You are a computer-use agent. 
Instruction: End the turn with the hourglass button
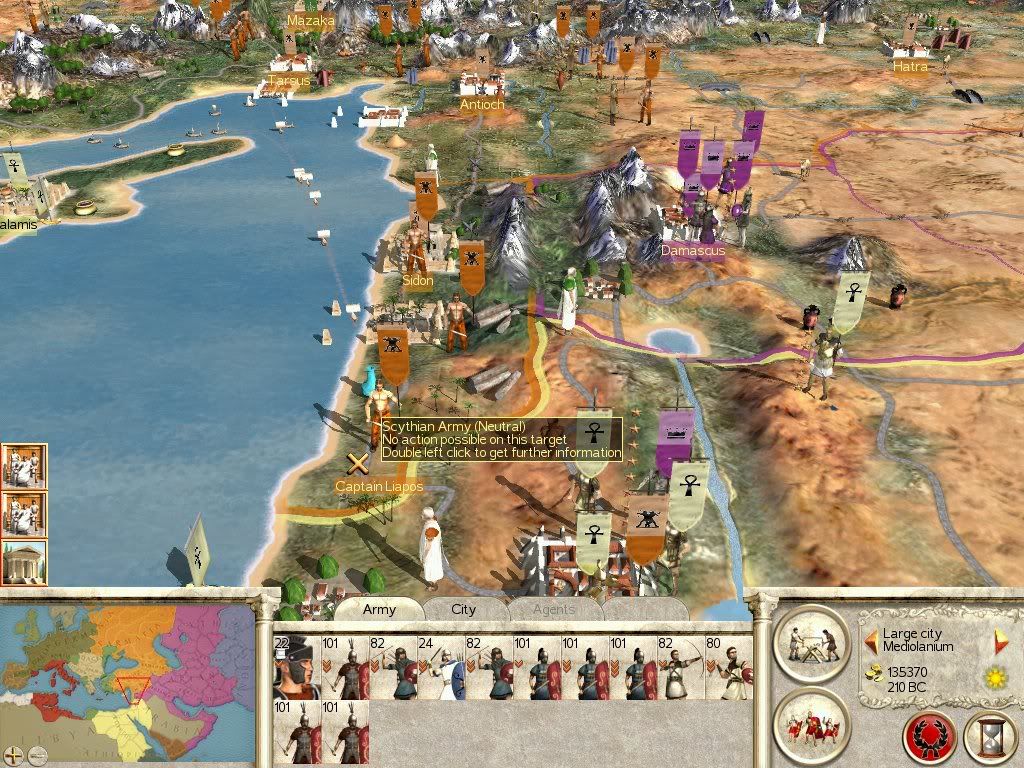tap(990, 738)
